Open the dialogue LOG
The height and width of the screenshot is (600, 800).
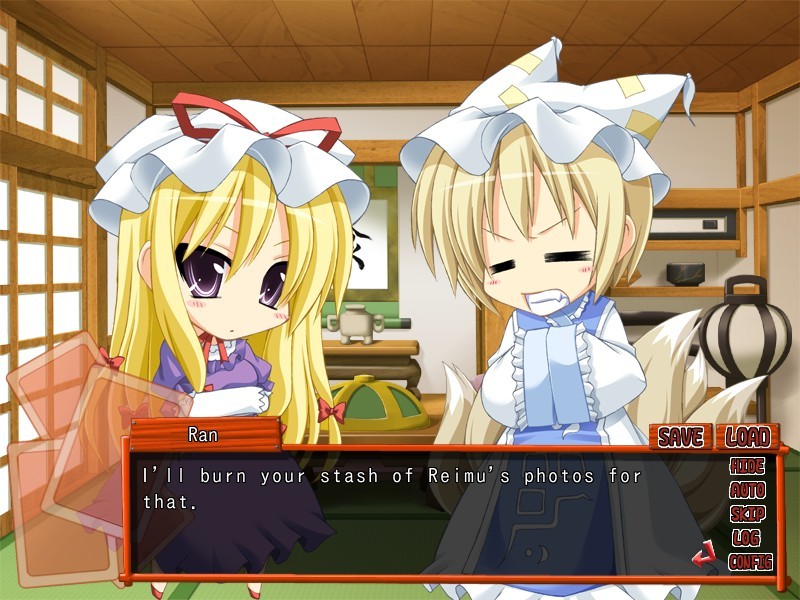point(747,538)
